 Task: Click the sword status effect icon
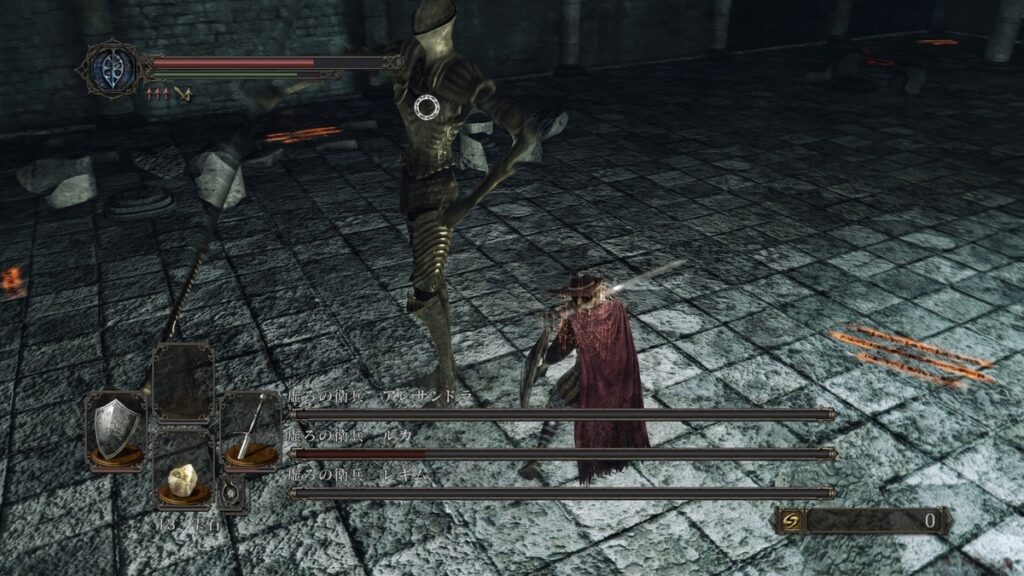[x=182, y=94]
